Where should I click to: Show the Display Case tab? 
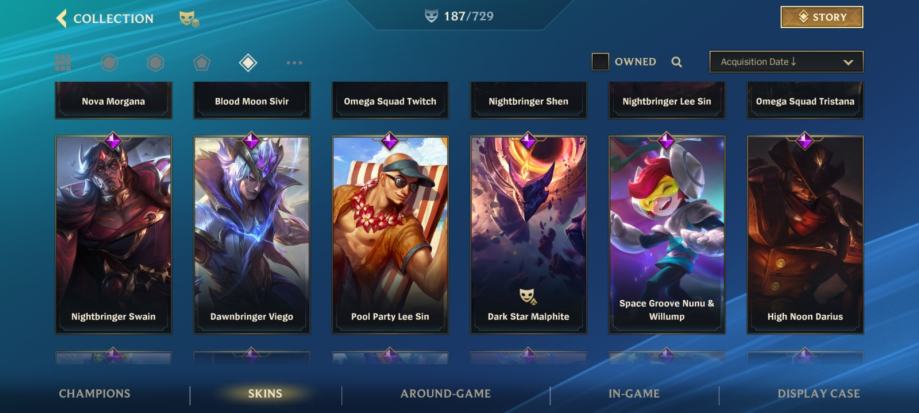[x=818, y=394]
